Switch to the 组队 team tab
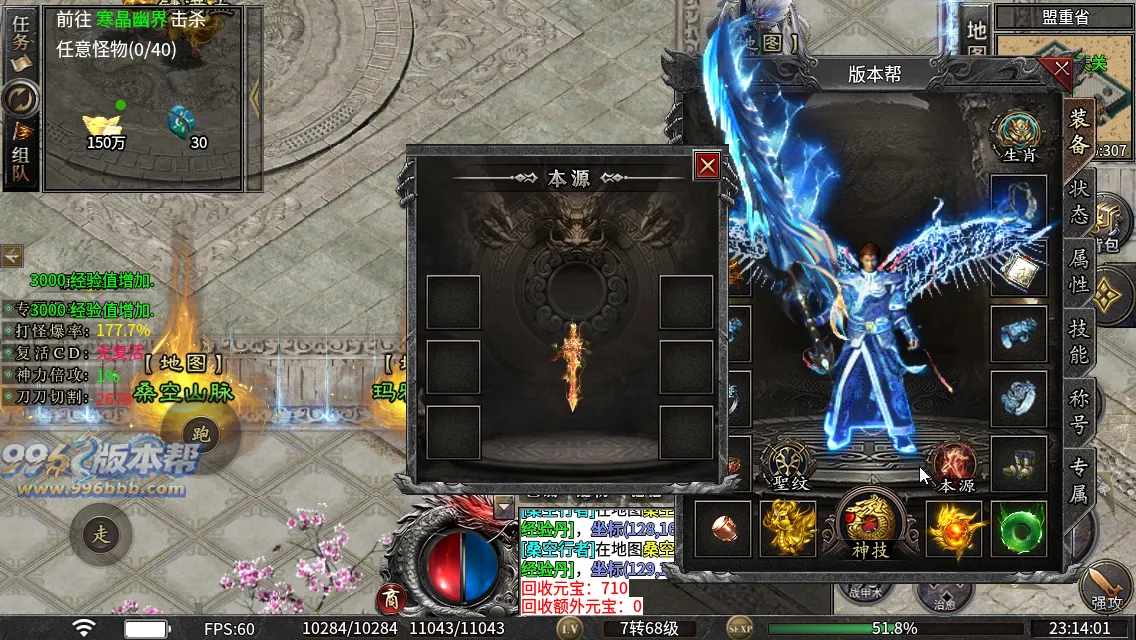 pyautogui.click(x=20, y=158)
